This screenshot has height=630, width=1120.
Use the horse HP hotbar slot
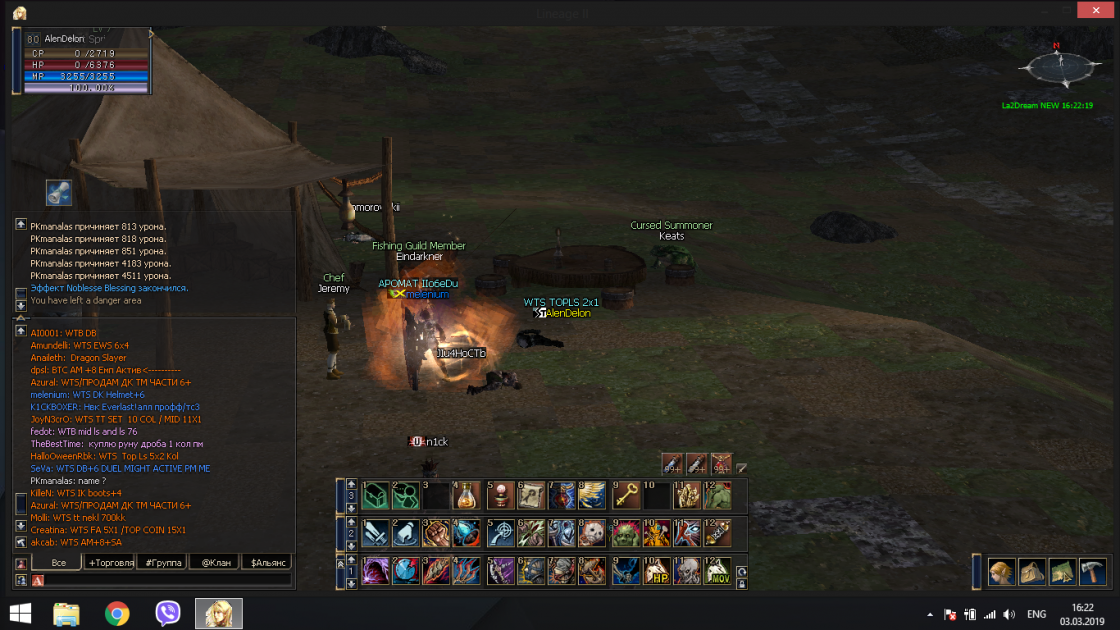tap(657, 571)
